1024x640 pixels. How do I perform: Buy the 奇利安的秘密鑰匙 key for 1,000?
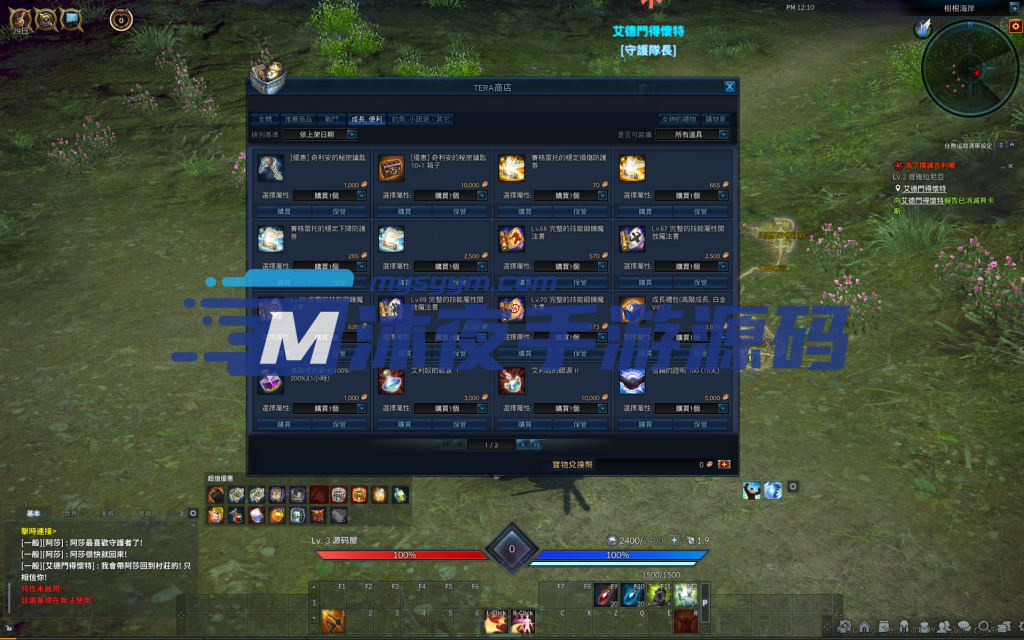[283, 212]
